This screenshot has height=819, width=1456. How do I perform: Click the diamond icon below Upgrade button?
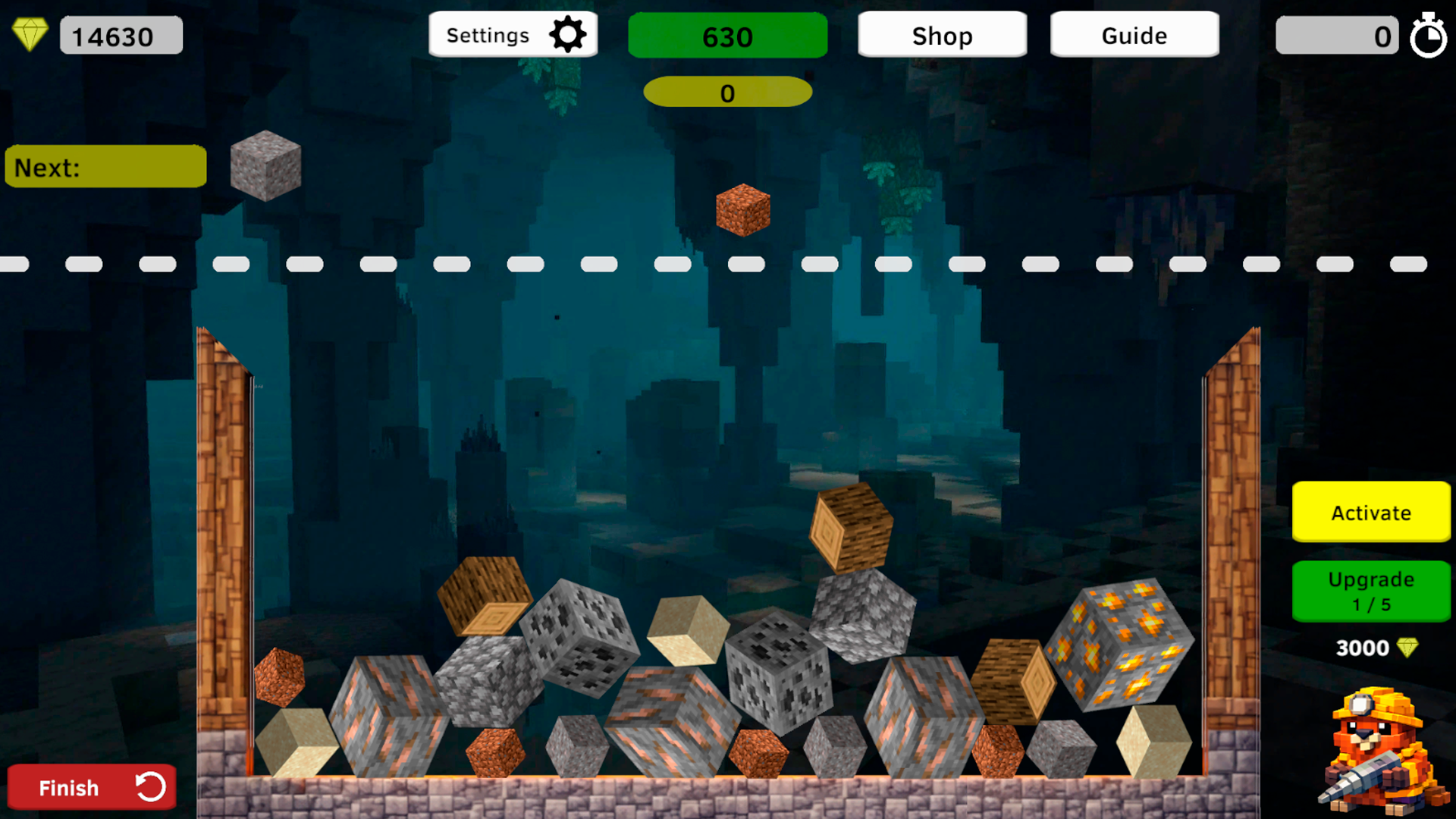[1408, 648]
